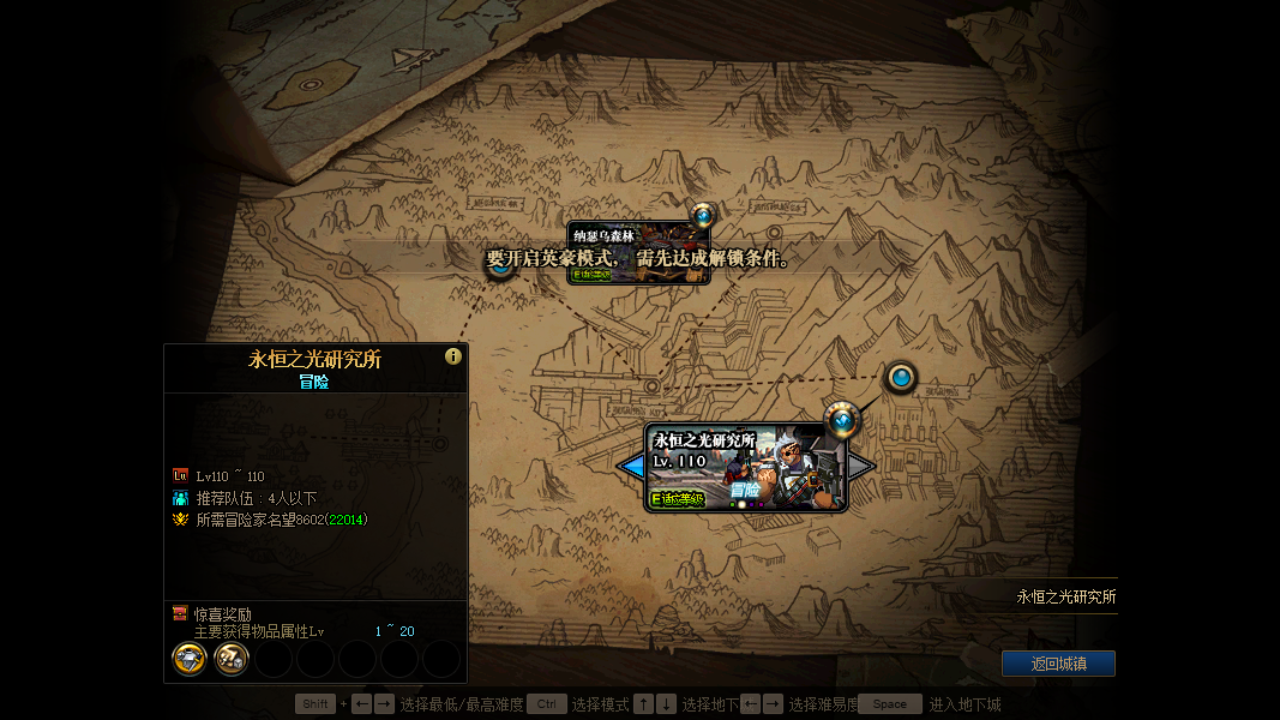Inspect the diamond reward item icon
The image size is (1280, 720).
tap(190, 659)
